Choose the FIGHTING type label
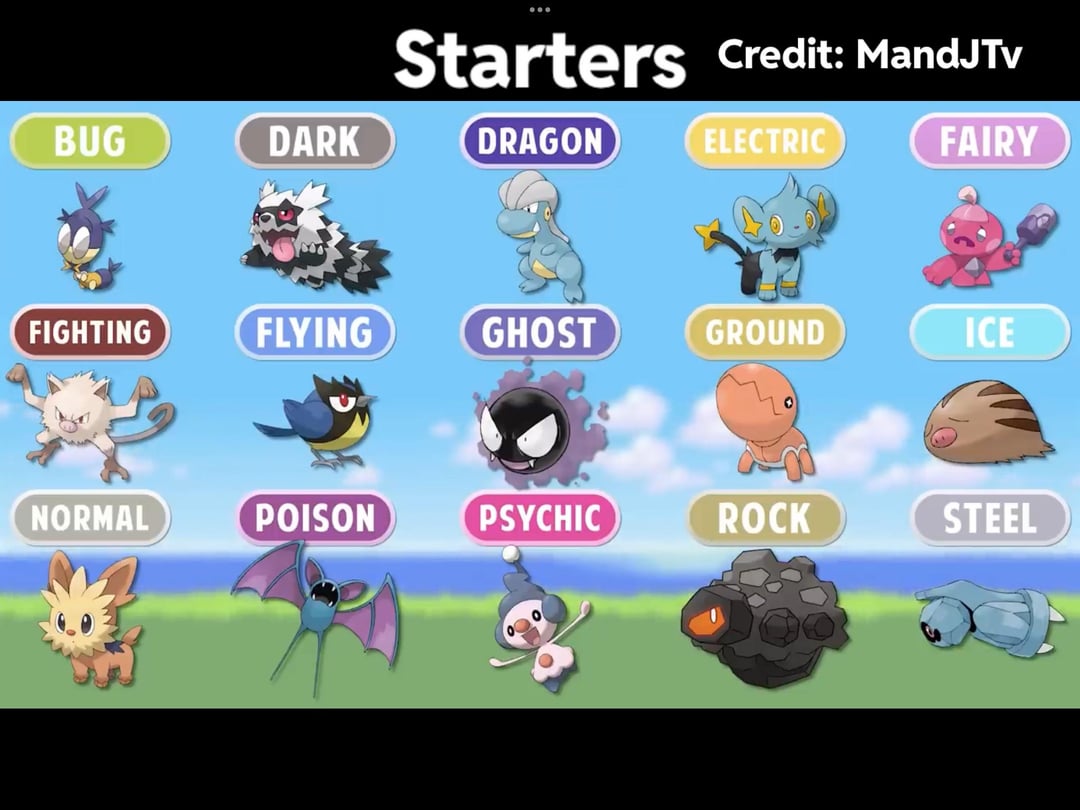 90,332
